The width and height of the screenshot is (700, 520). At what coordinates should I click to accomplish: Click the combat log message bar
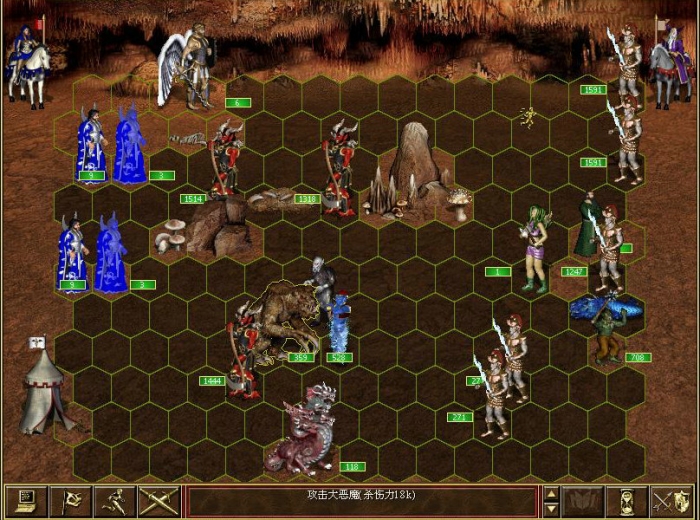tap(362, 500)
